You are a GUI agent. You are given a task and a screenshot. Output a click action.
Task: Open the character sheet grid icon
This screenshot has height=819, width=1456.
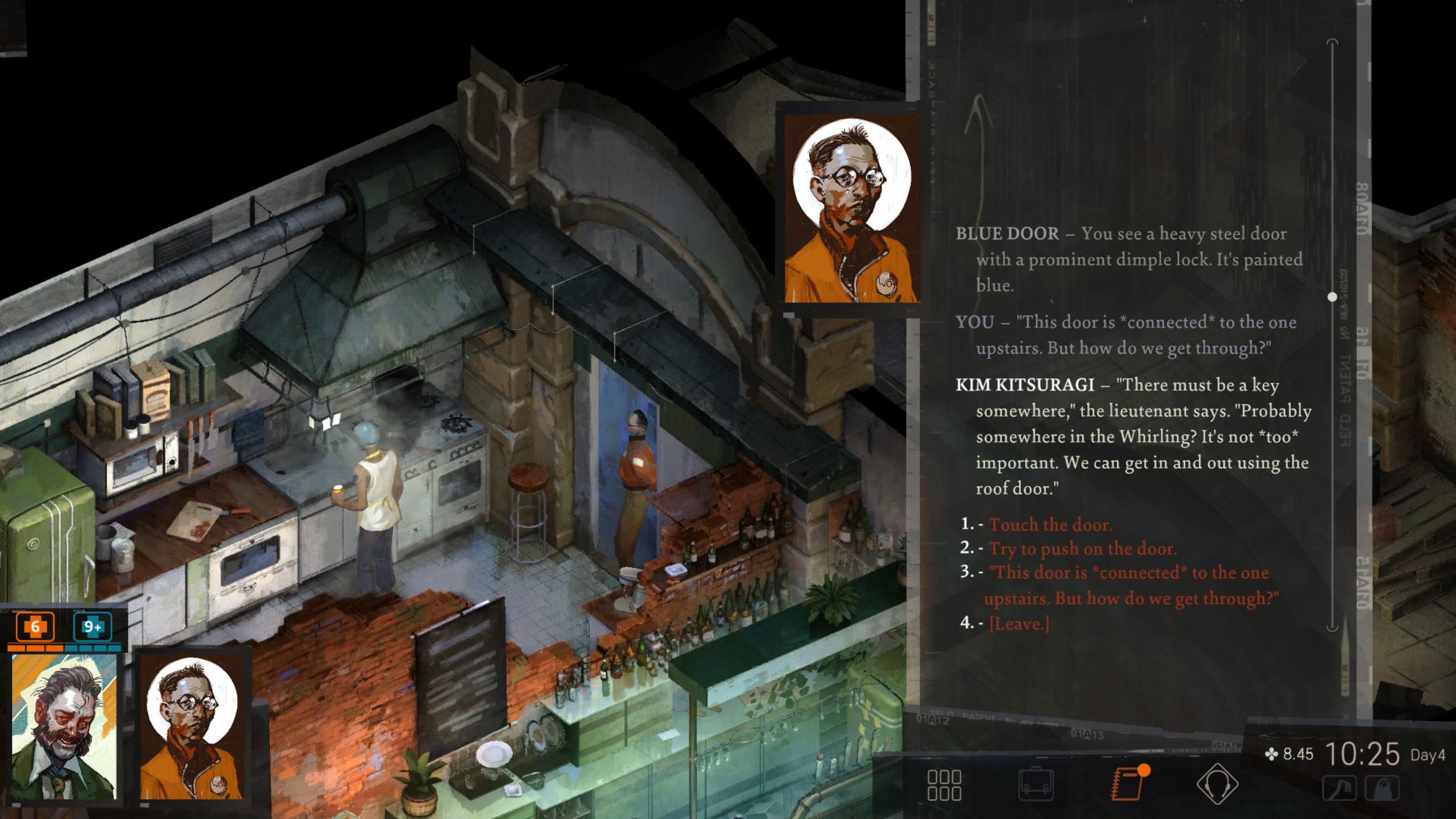pos(944,785)
